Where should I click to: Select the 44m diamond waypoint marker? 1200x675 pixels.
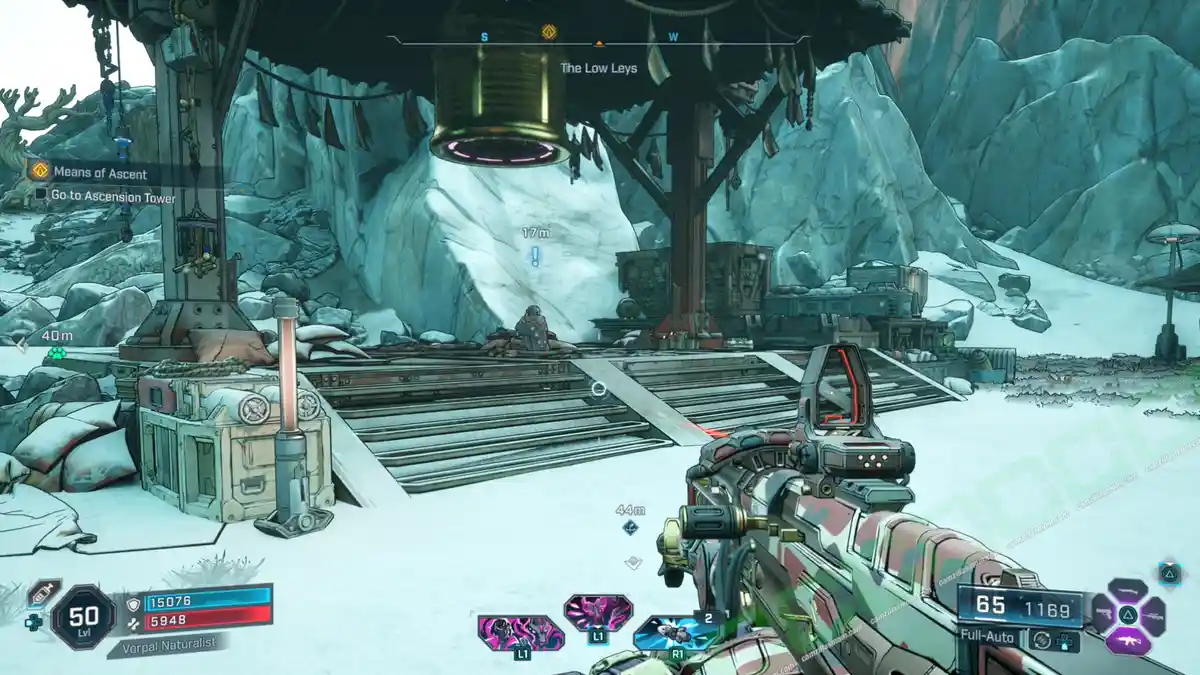(631, 527)
